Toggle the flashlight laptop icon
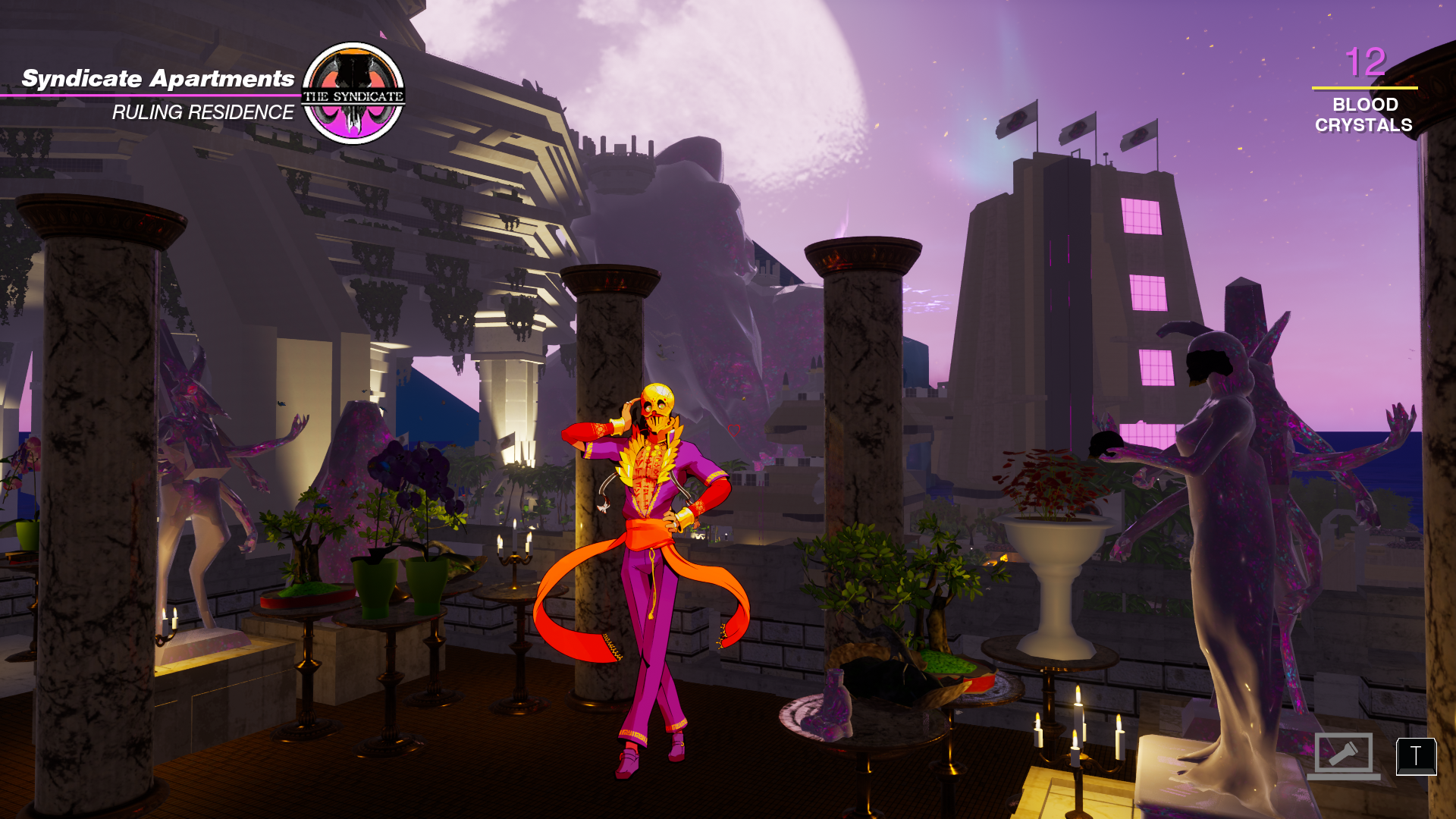Image resolution: width=1456 pixels, height=819 pixels. pos(1343,755)
